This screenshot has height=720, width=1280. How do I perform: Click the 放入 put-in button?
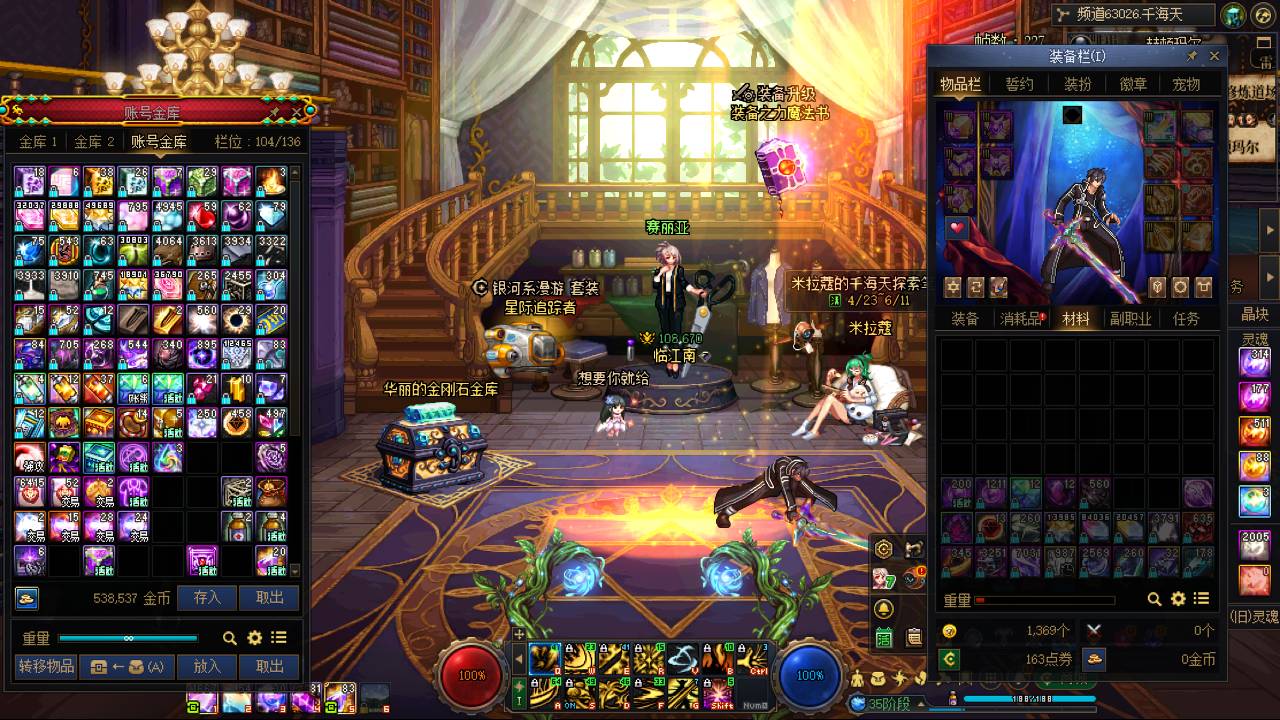tap(207, 666)
